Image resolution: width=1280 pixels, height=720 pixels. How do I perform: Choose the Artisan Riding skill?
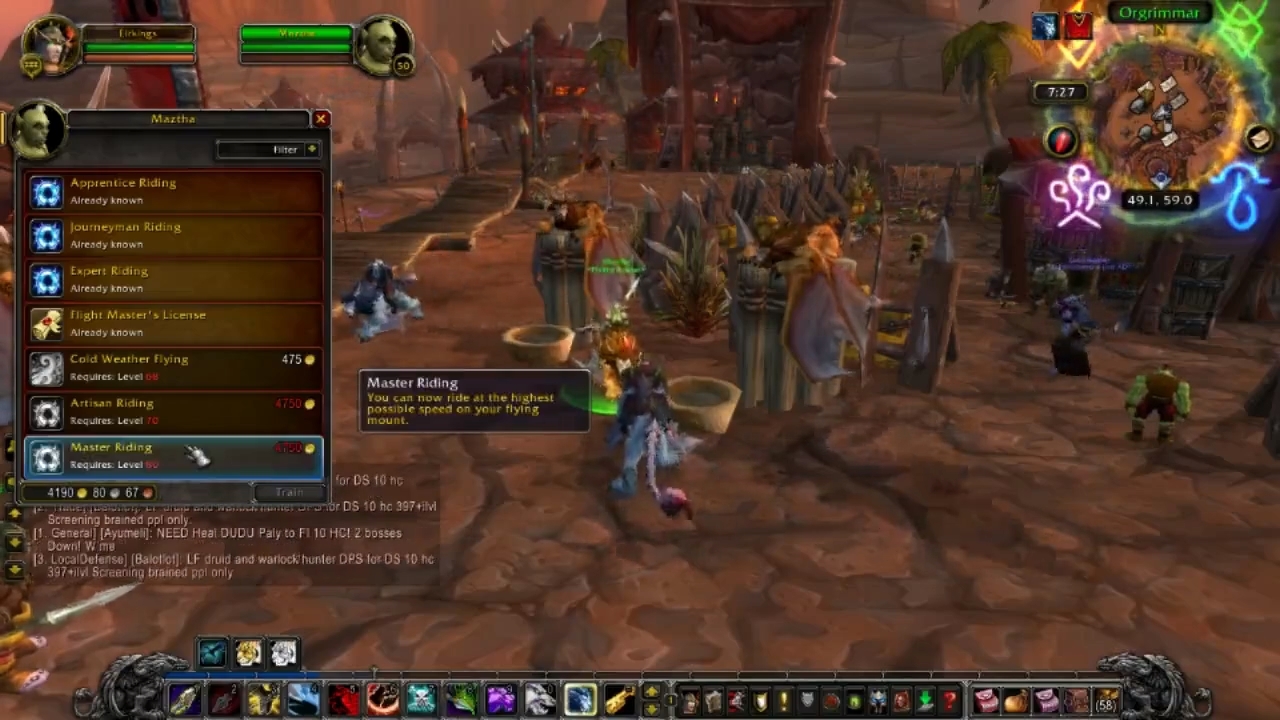[174, 411]
